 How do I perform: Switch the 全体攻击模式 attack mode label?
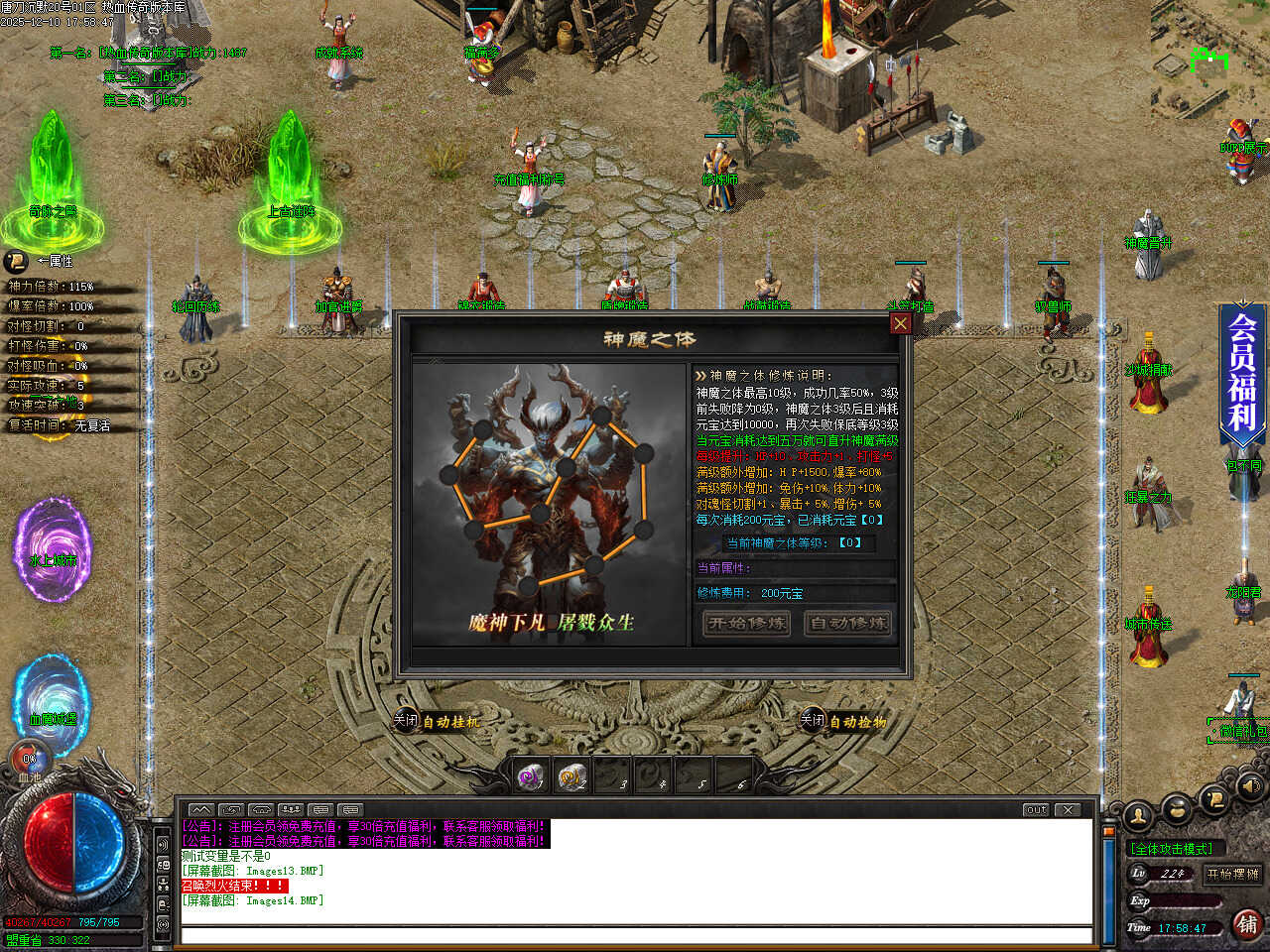[1172, 849]
